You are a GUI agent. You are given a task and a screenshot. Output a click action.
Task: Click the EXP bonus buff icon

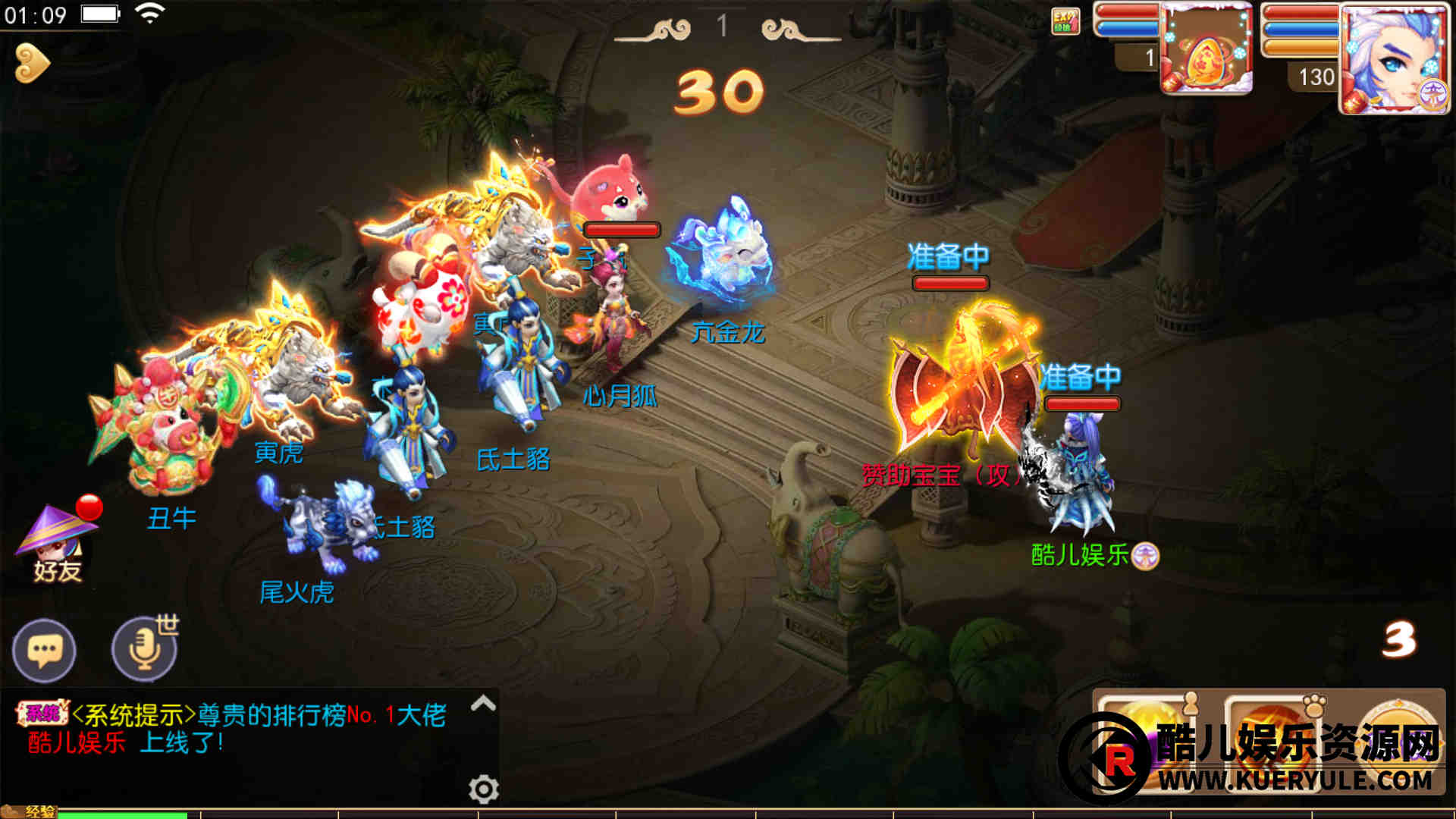point(1065,21)
